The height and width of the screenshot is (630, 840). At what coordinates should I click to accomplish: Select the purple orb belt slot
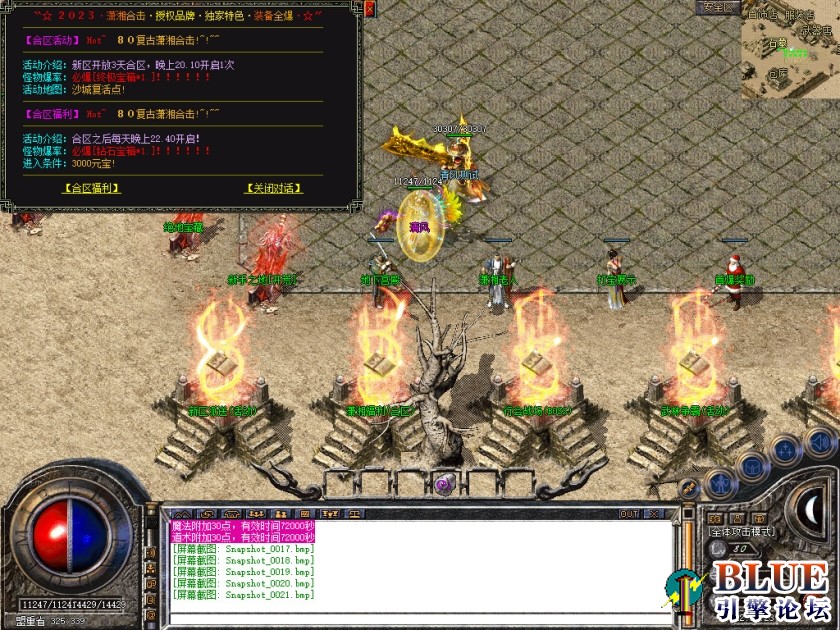click(443, 485)
